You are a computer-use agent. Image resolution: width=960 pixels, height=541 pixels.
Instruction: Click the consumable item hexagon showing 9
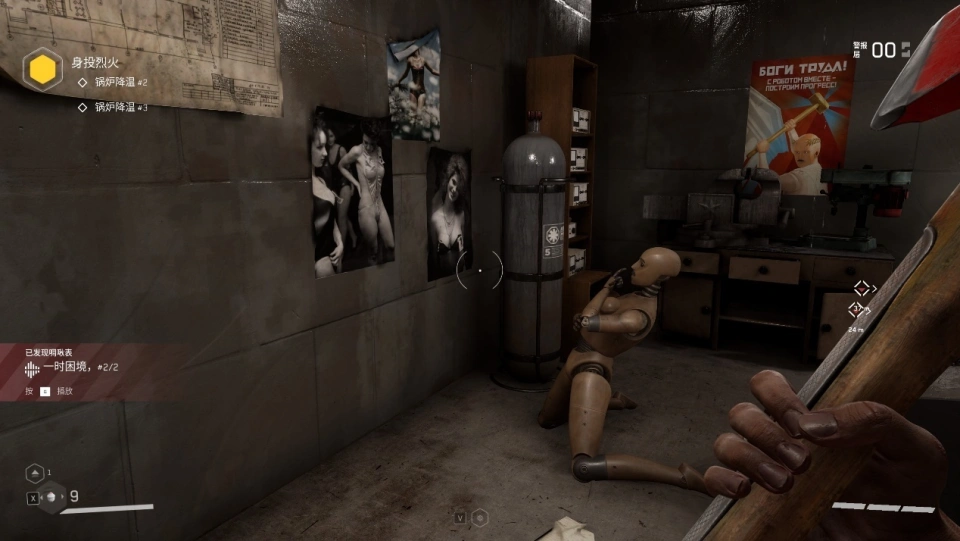(x=53, y=495)
